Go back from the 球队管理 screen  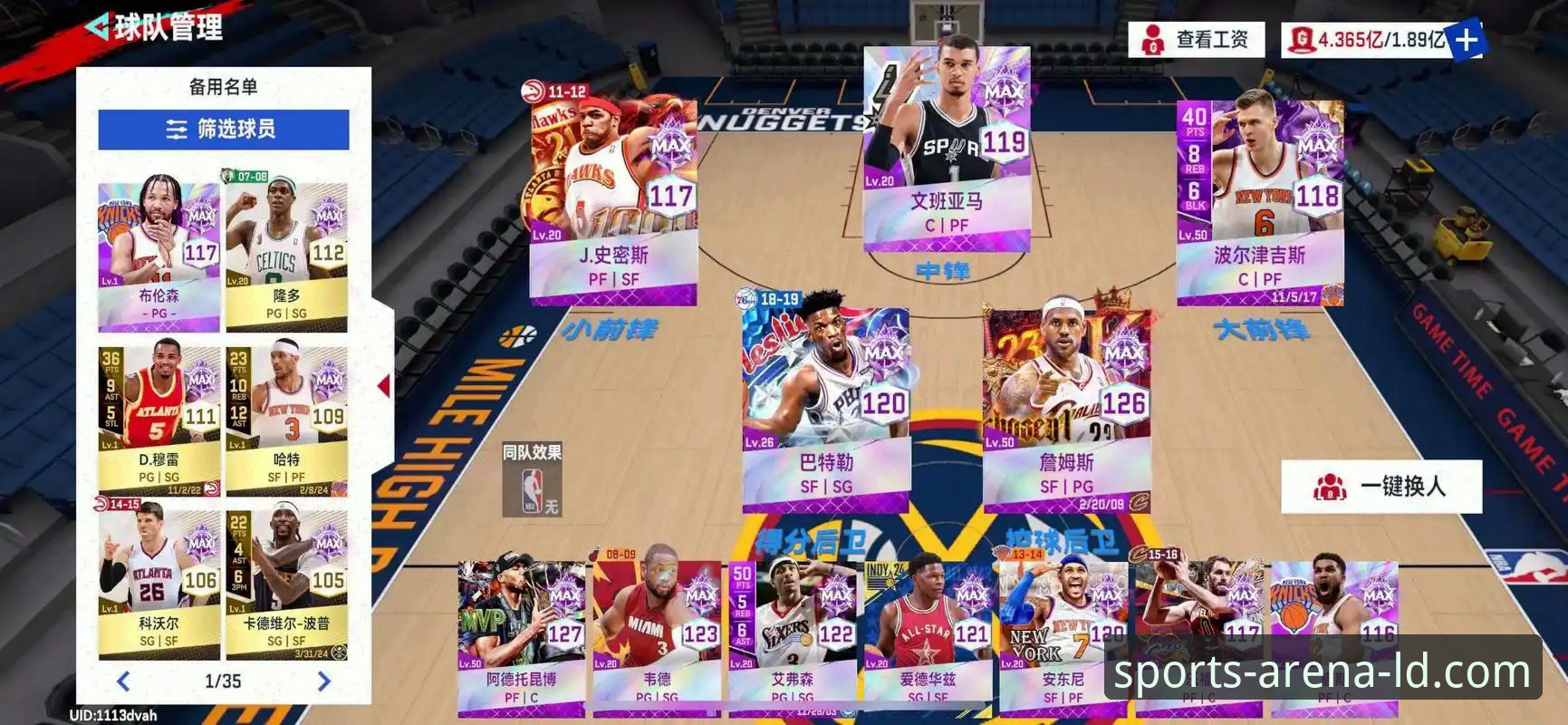tap(100, 27)
